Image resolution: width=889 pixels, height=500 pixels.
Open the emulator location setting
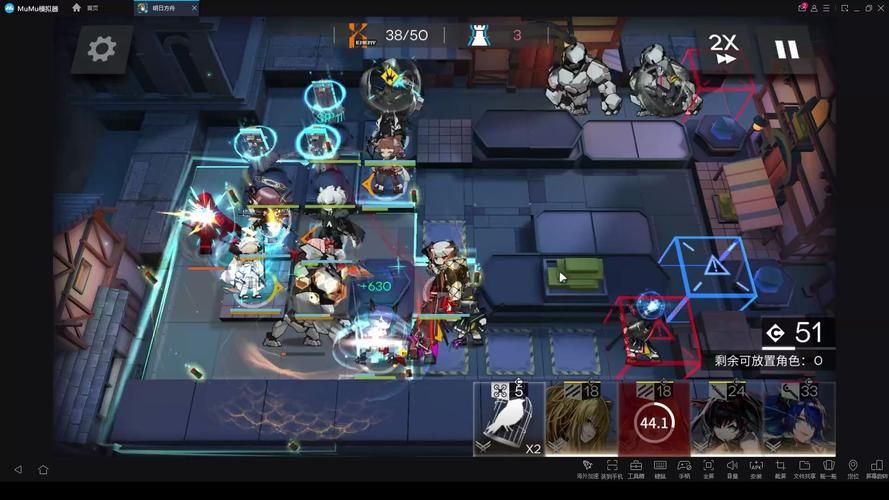pyautogui.click(x=853, y=468)
